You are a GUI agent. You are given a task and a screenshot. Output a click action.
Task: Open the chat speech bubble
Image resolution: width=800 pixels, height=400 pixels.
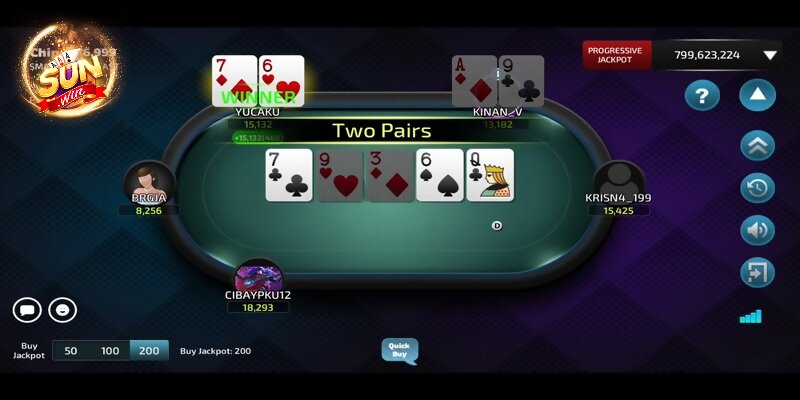(27, 310)
